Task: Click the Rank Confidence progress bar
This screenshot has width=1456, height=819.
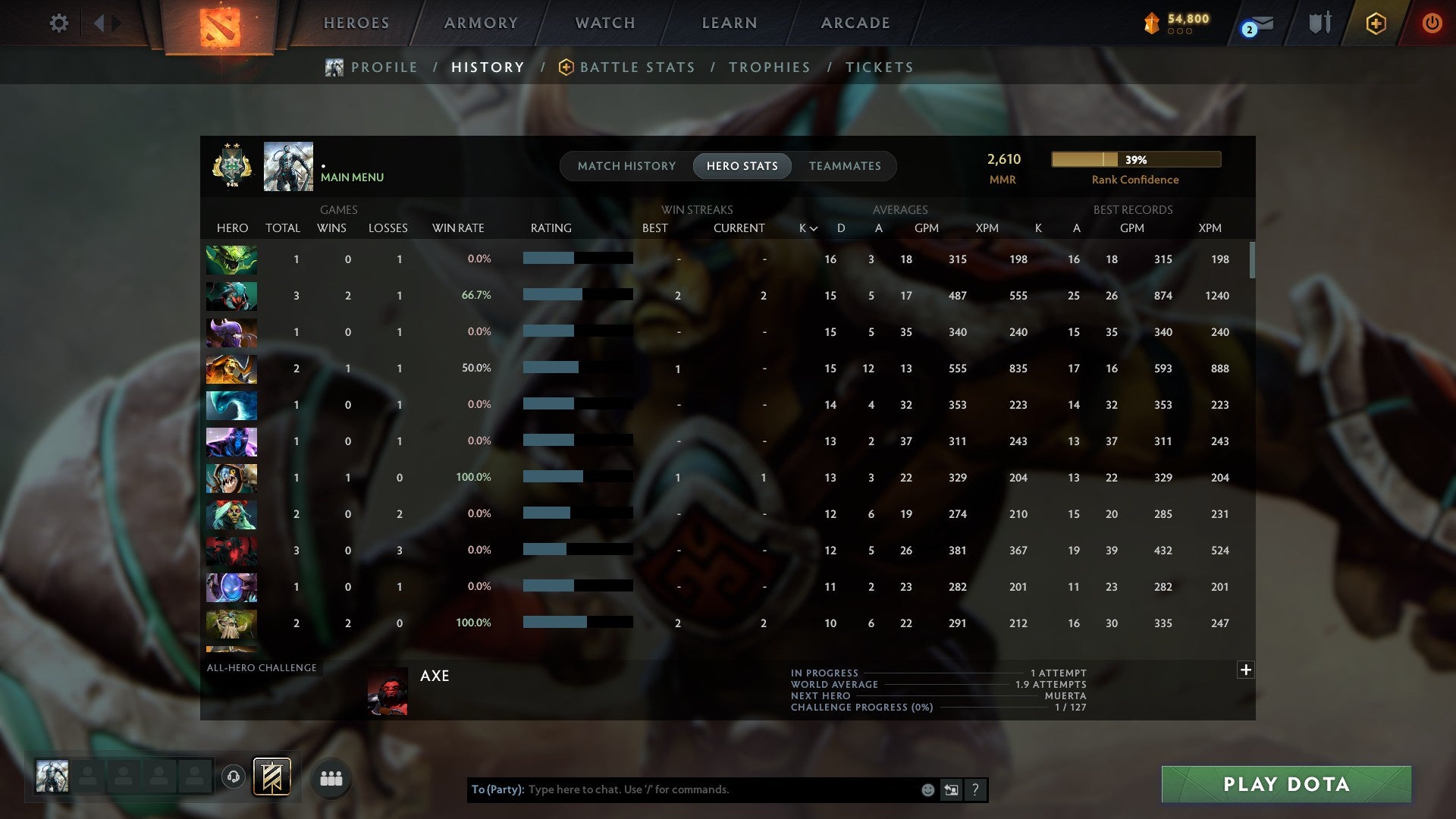Action: (1135, 160)
